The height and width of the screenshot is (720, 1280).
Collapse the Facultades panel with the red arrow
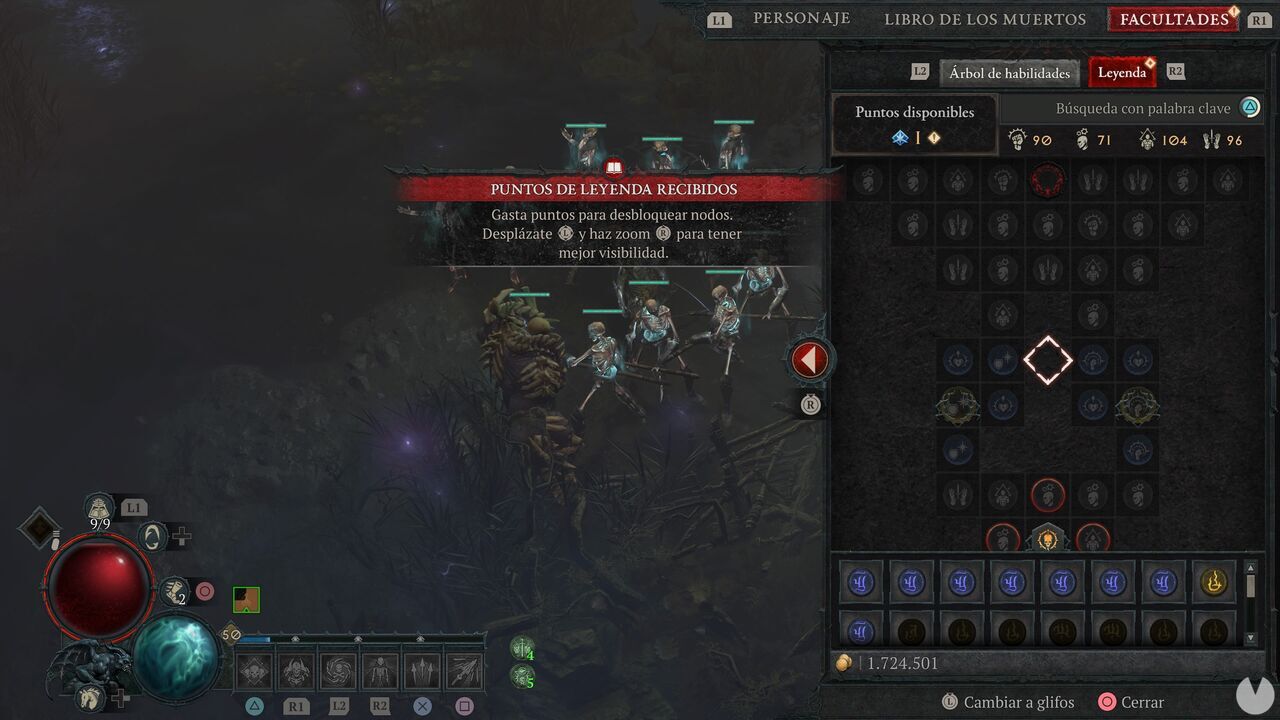(810, 358)
